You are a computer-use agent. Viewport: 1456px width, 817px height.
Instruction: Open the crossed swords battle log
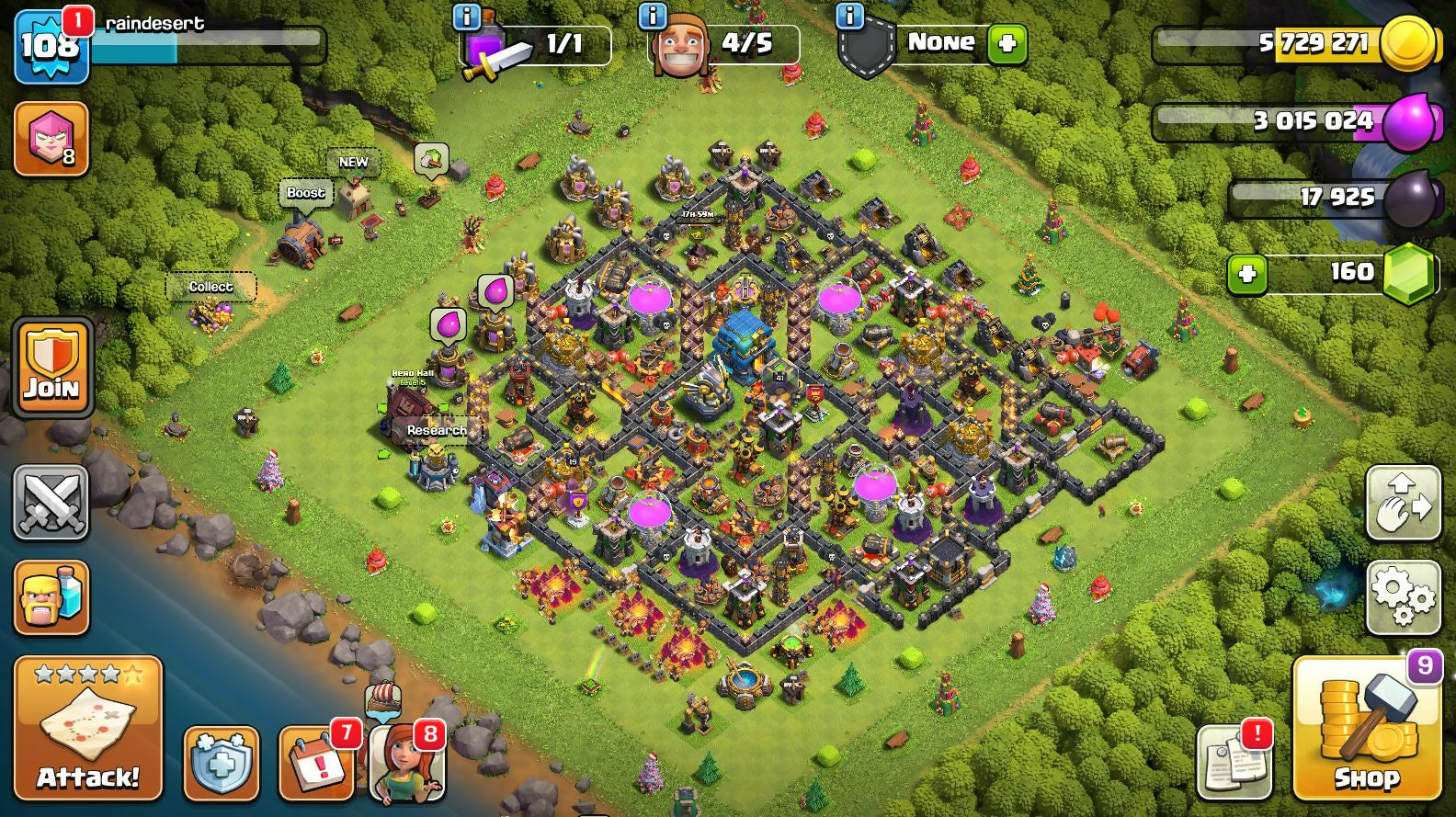[x=51, y=502]
